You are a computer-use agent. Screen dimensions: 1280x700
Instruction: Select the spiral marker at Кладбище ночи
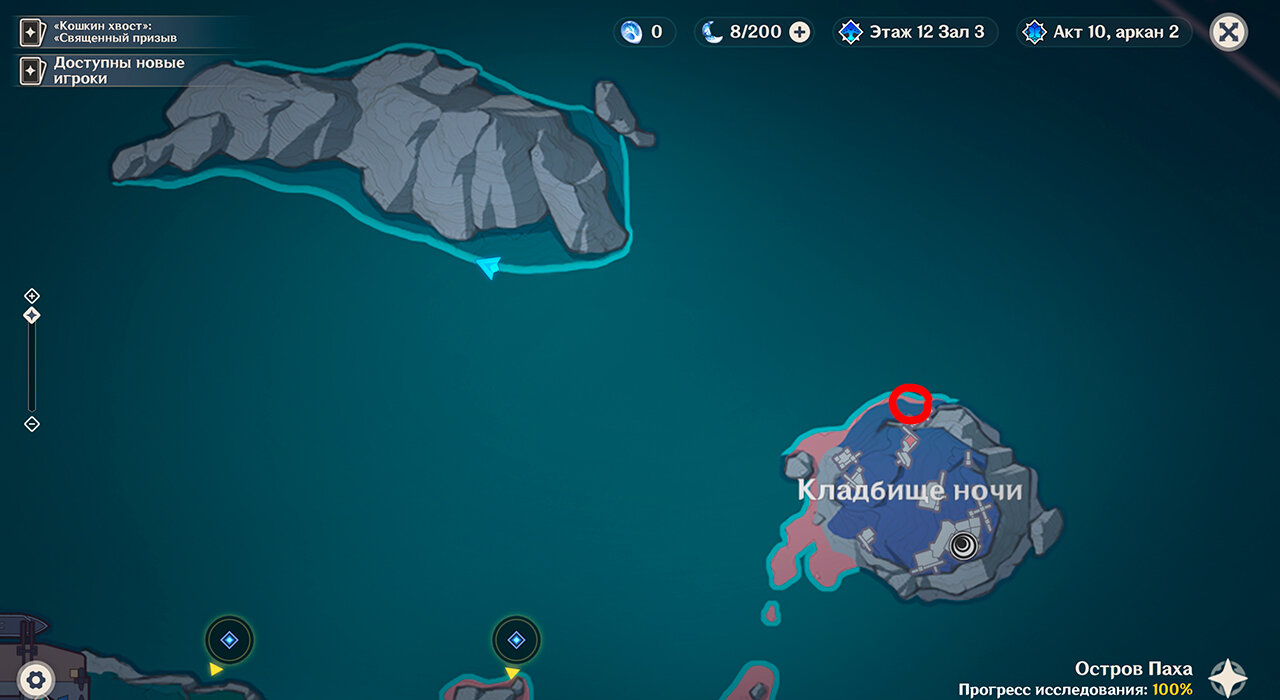click(964, 544)
